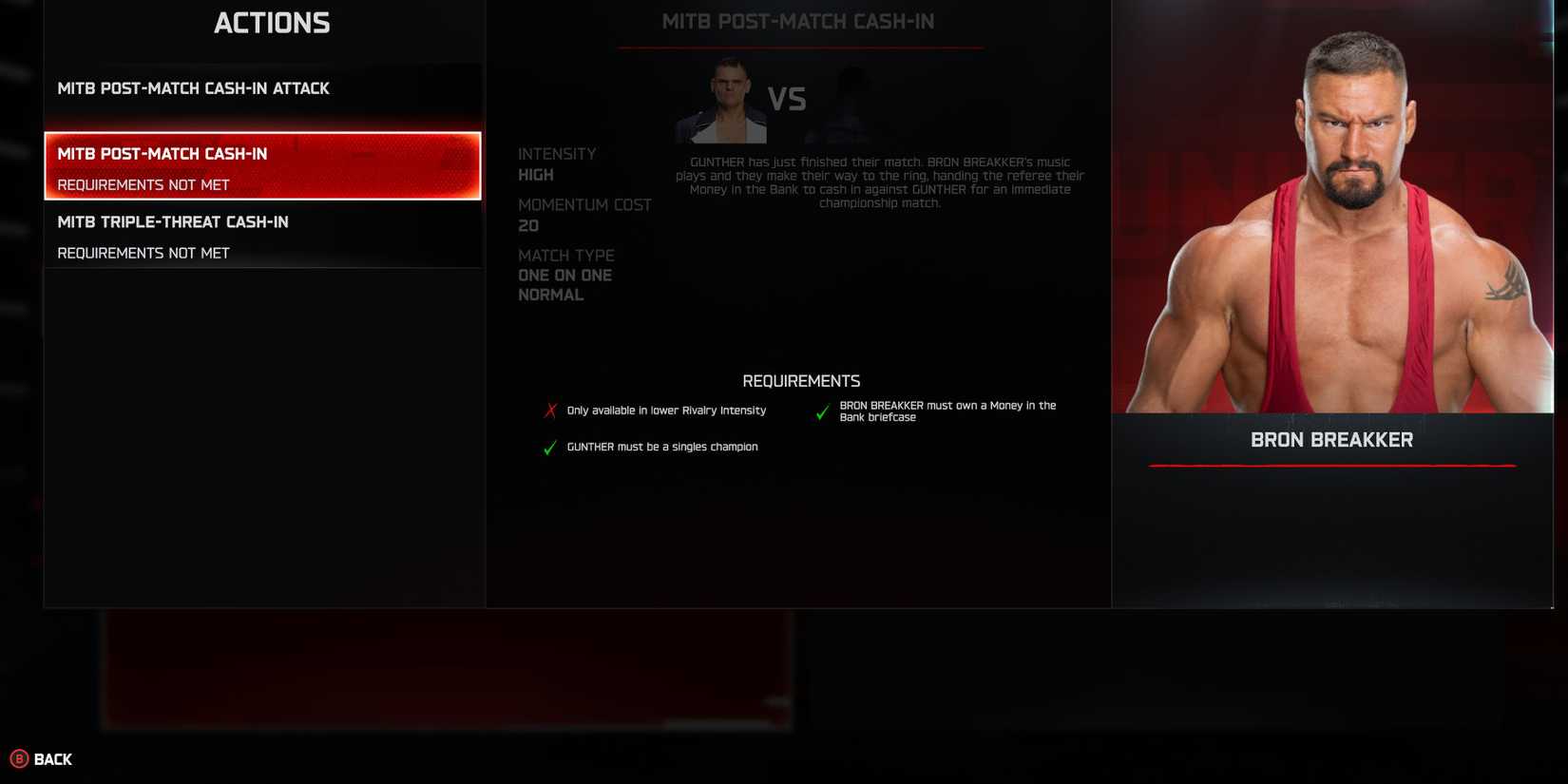The width and height of the screenshot is (1568, 784).
Task: Click the red underline beneath BRON BREAKKER's name
Action: coord(1330,466)
